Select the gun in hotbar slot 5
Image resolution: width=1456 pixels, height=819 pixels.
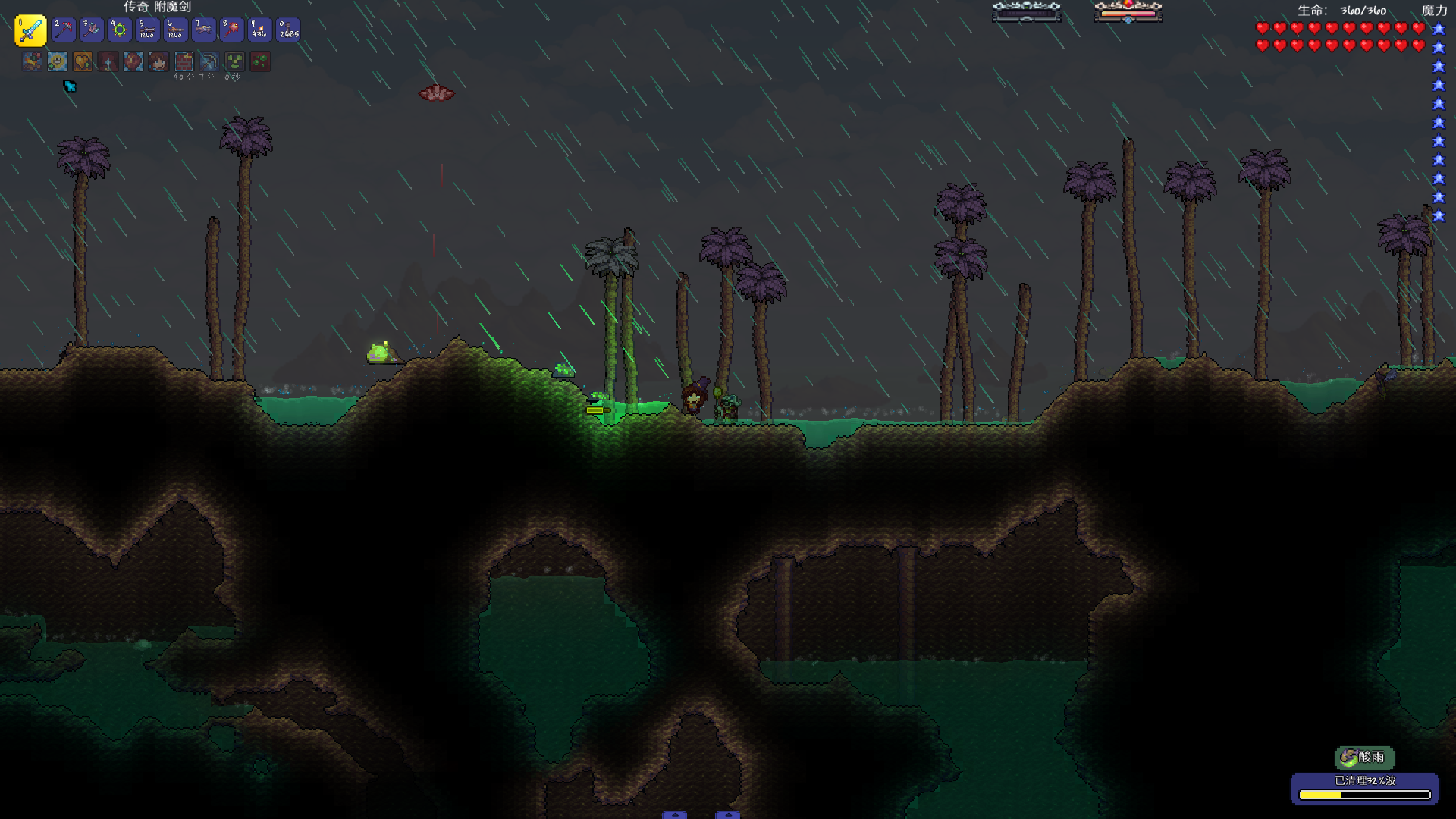click(x=147, y=30)
